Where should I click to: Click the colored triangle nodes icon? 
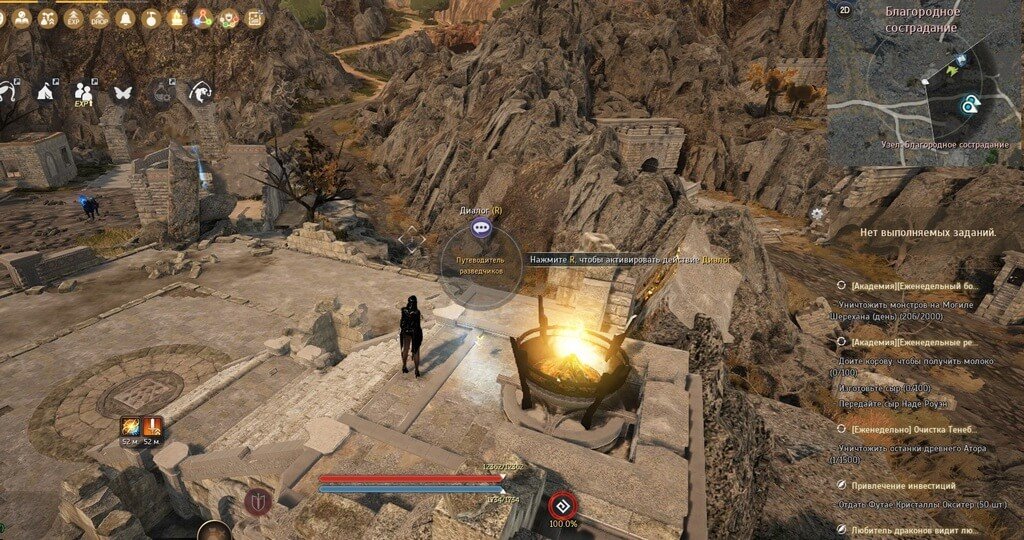(x=203, y=18)
